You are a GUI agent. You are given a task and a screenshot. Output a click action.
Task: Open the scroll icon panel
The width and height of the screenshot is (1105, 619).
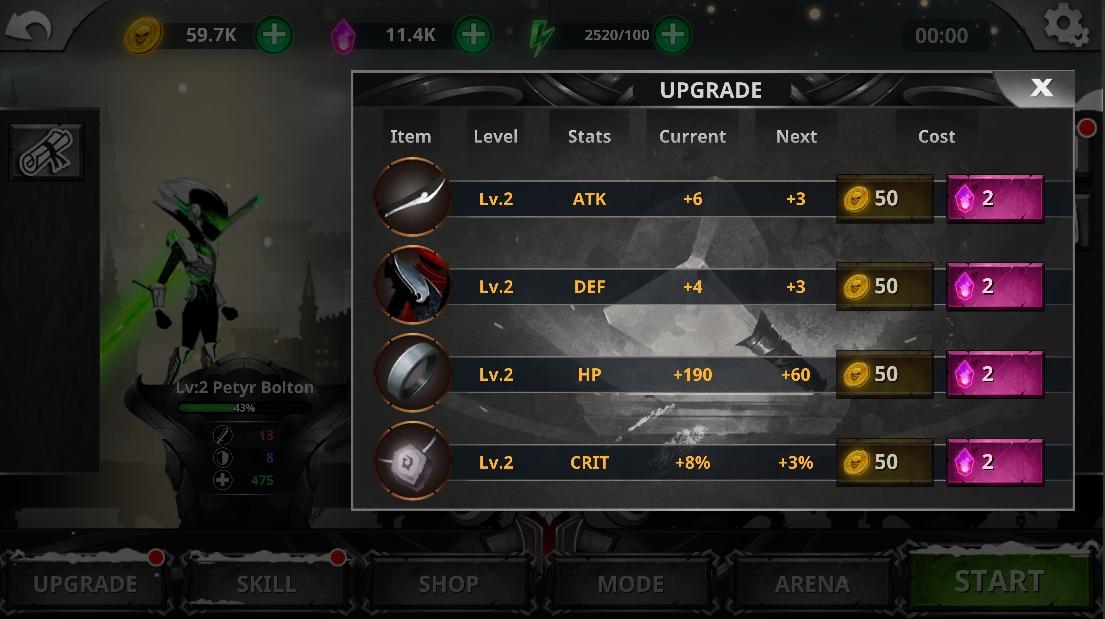click(x=45, y=152)
